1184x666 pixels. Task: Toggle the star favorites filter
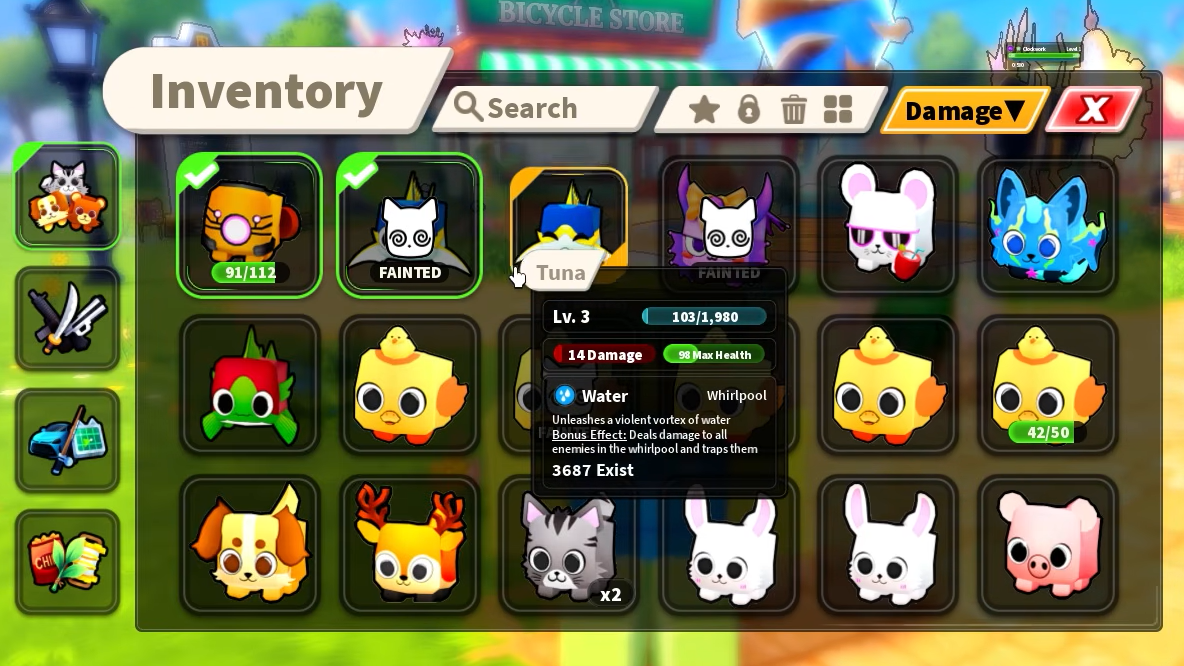point(704,109)
